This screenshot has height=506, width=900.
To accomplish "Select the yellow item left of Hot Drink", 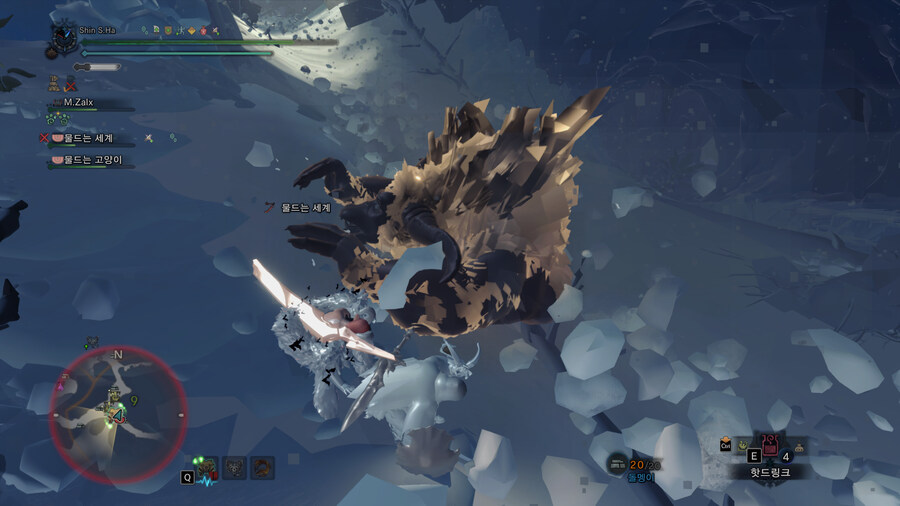I will pos(743,446).
